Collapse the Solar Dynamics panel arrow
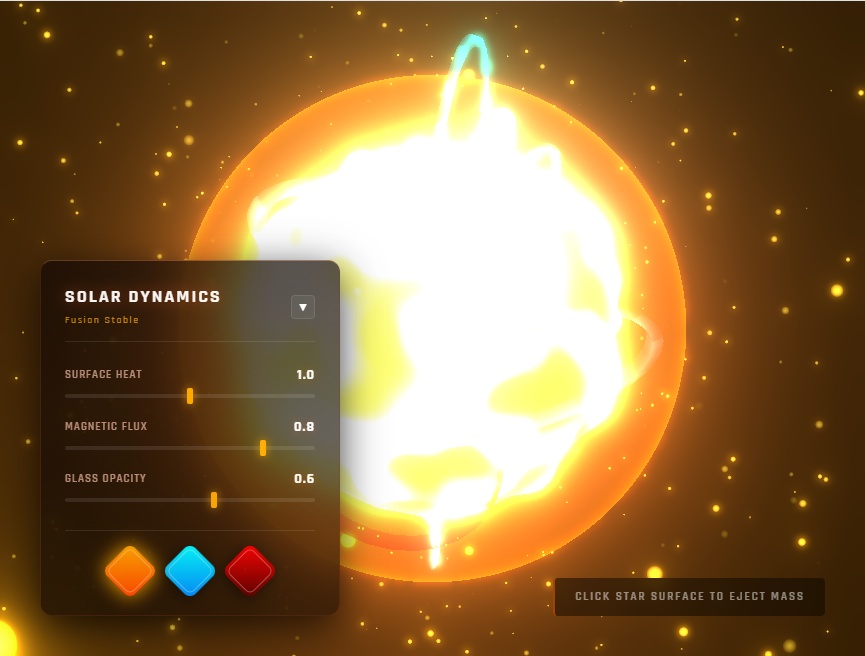Viewport: 865px width, 656px height. tap(303, 307)
